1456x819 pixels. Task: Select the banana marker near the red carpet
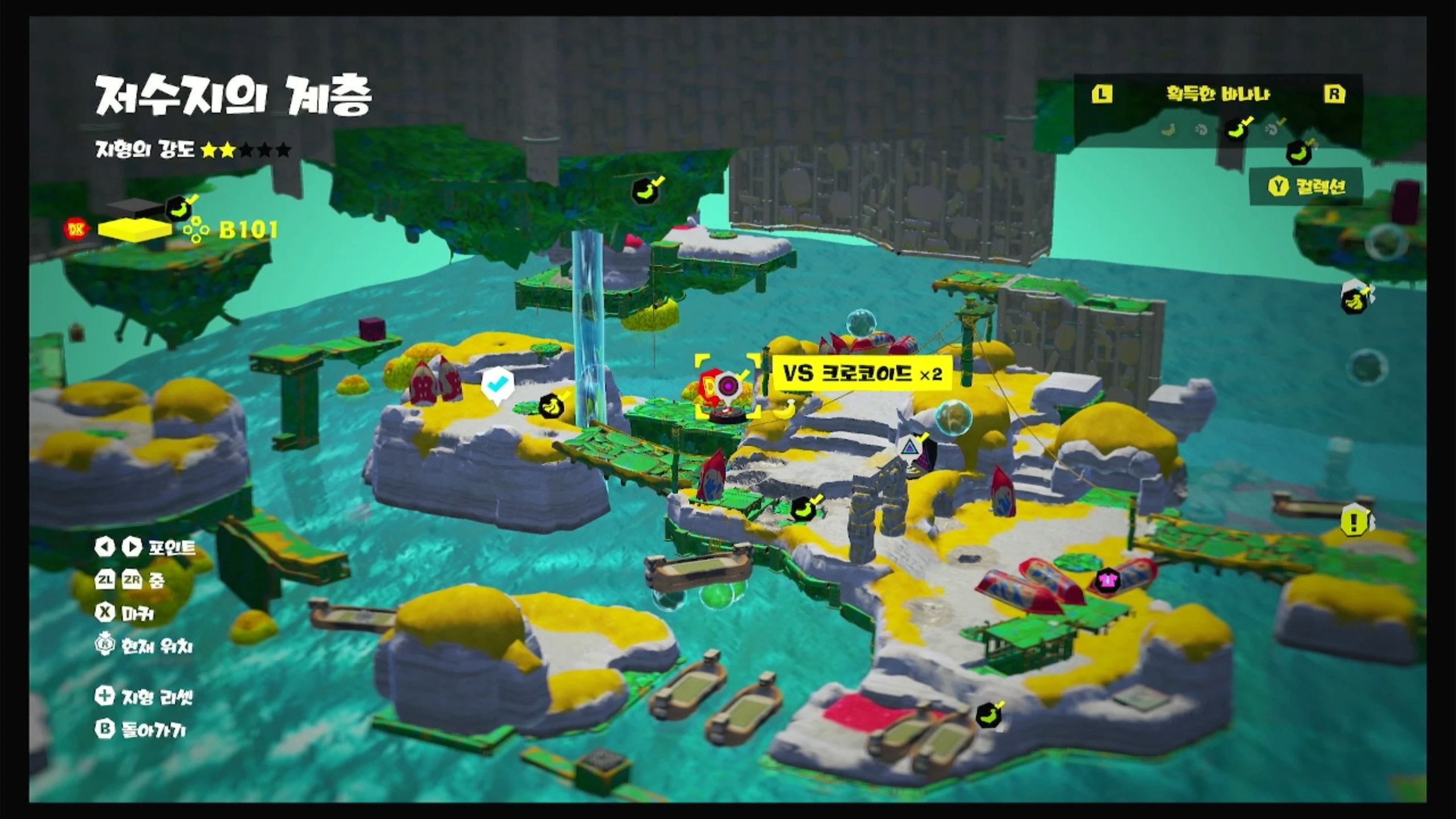pyautogui.click(x=988, y=715)
